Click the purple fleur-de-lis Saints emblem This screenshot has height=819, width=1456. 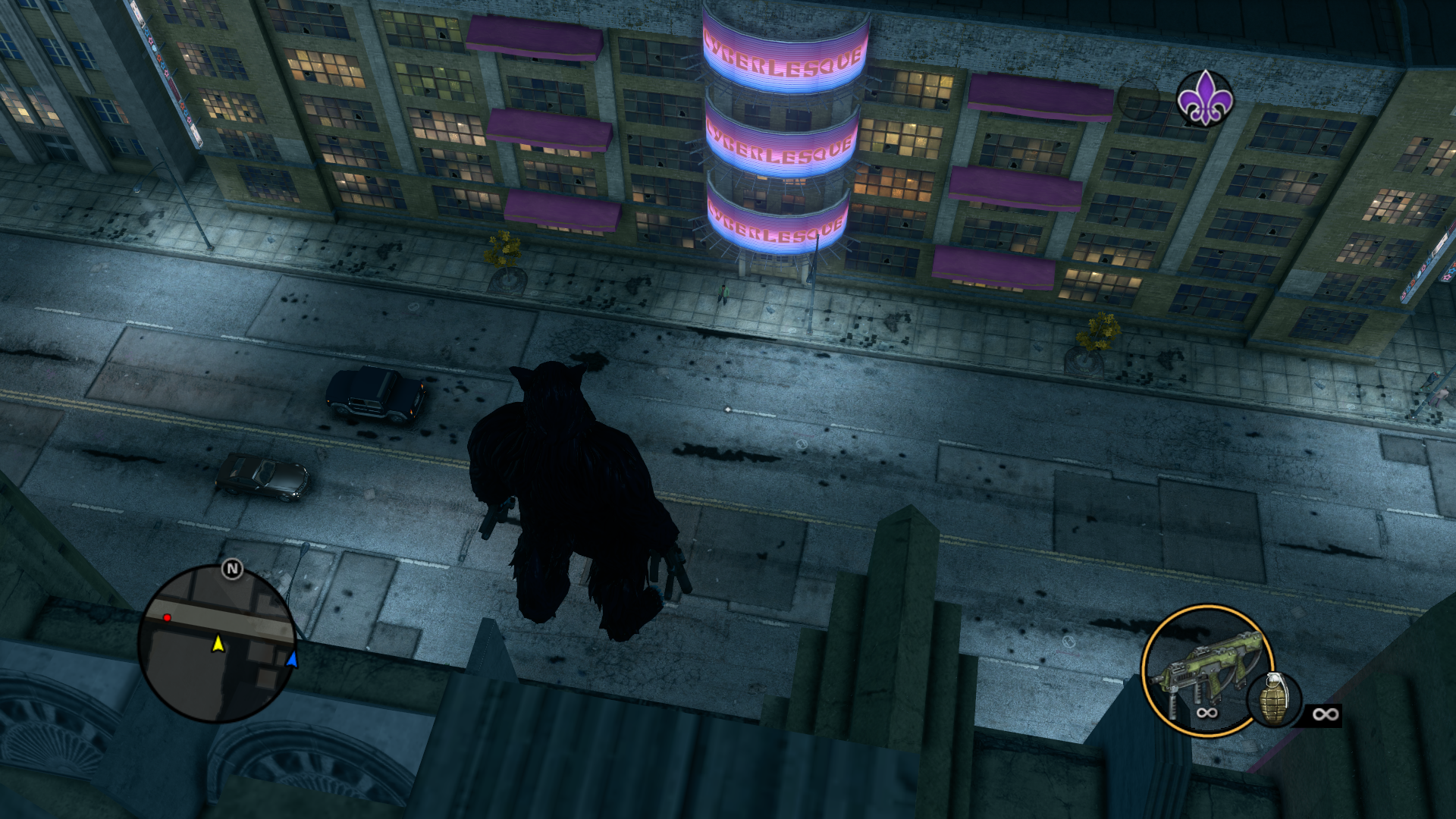tap(1204, 99)
